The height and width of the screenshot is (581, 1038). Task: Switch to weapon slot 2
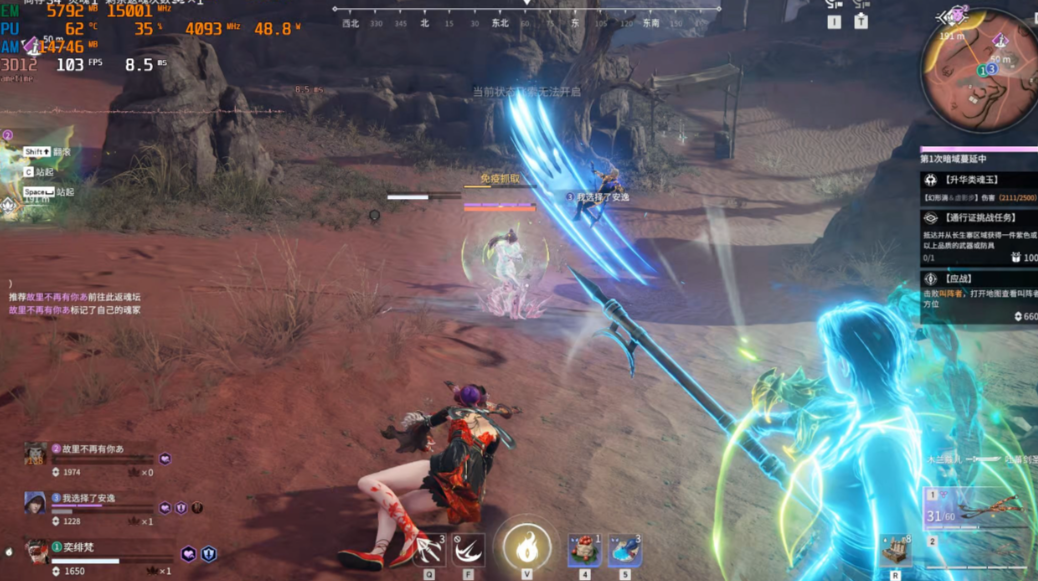point(975,548)
